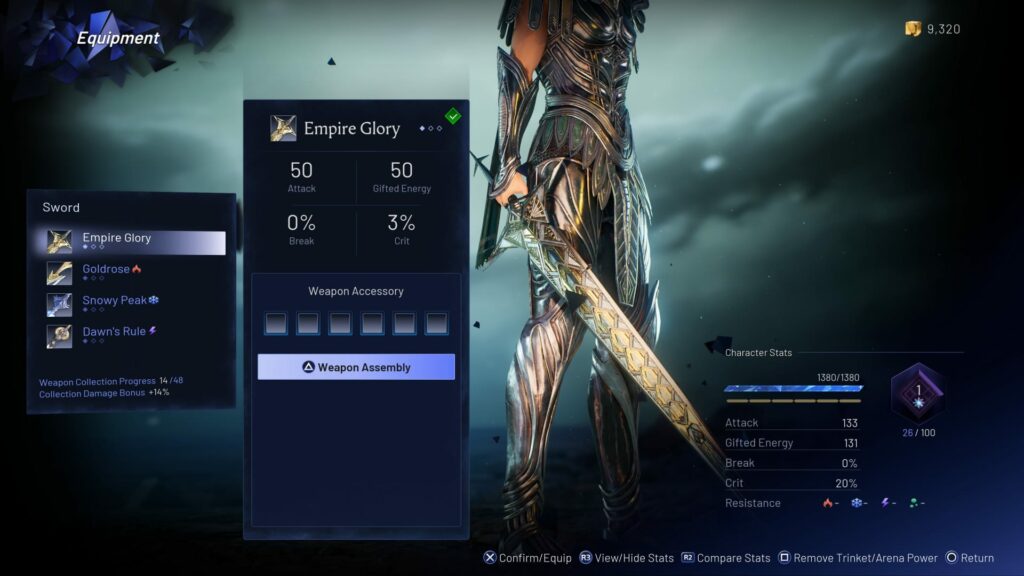Click the Empire Glory weapon icon in details panel
Viewport: 1024px width, 576px height.
283,128
